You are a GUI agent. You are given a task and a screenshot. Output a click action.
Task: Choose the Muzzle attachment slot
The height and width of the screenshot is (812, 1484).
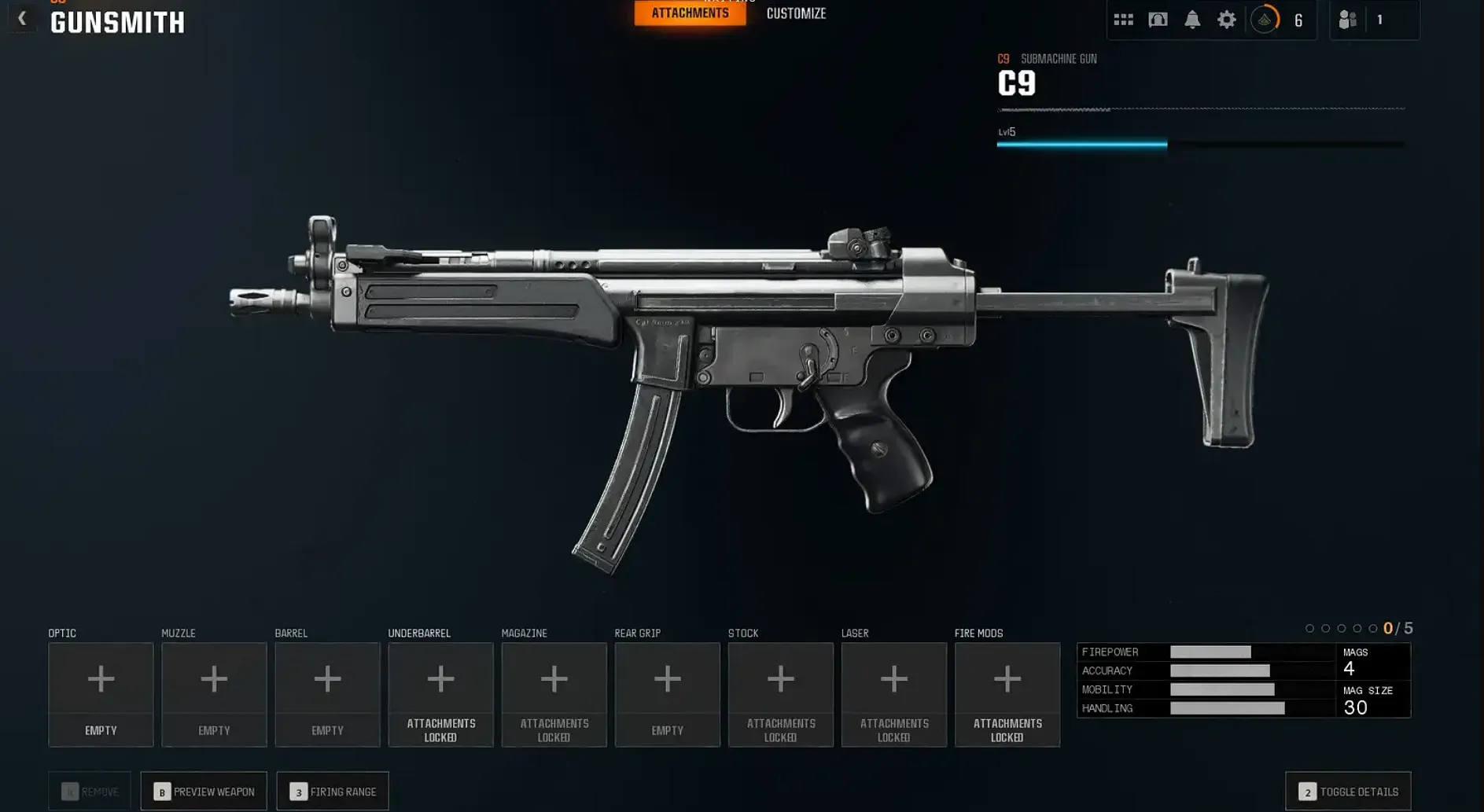(214, 694)
